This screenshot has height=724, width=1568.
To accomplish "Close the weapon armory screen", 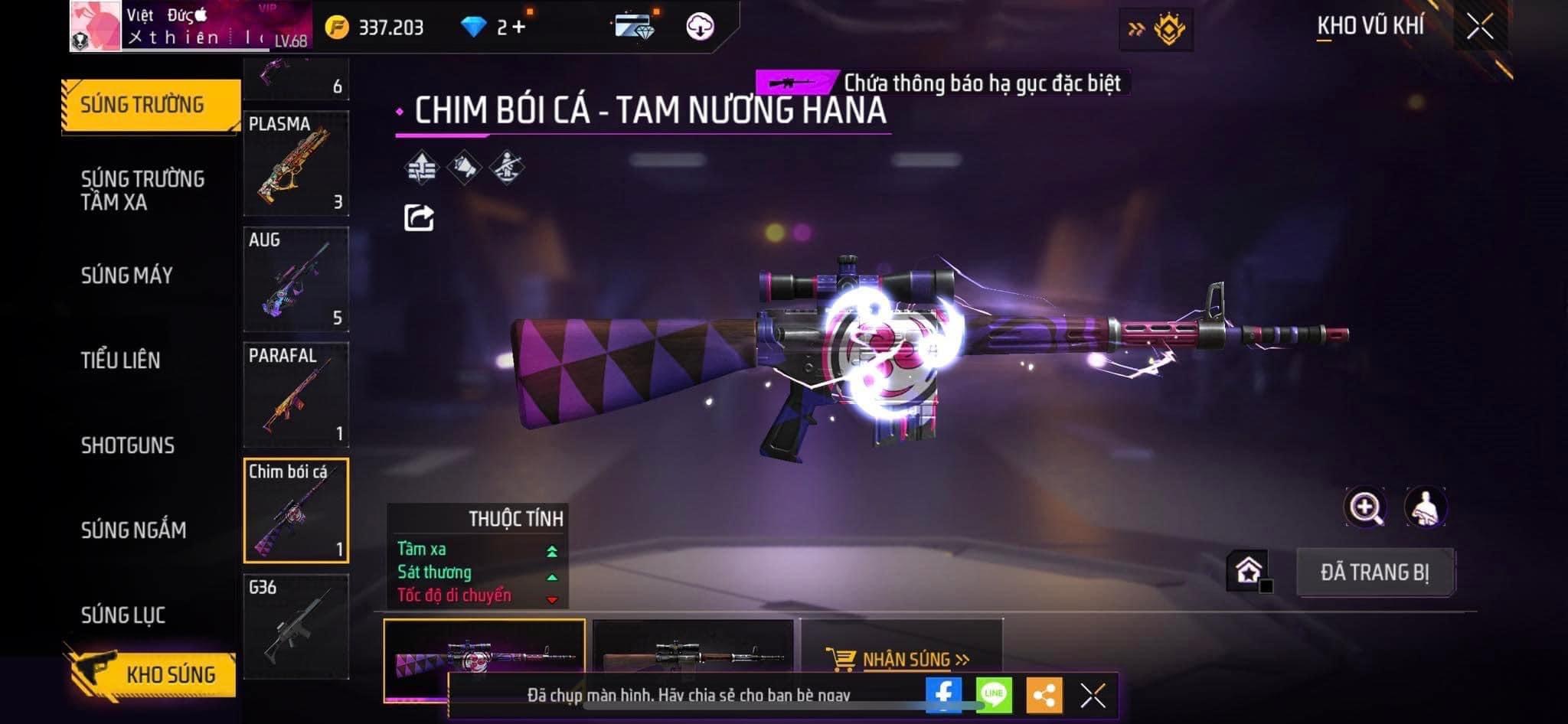I will click(x=1480, y=28).
